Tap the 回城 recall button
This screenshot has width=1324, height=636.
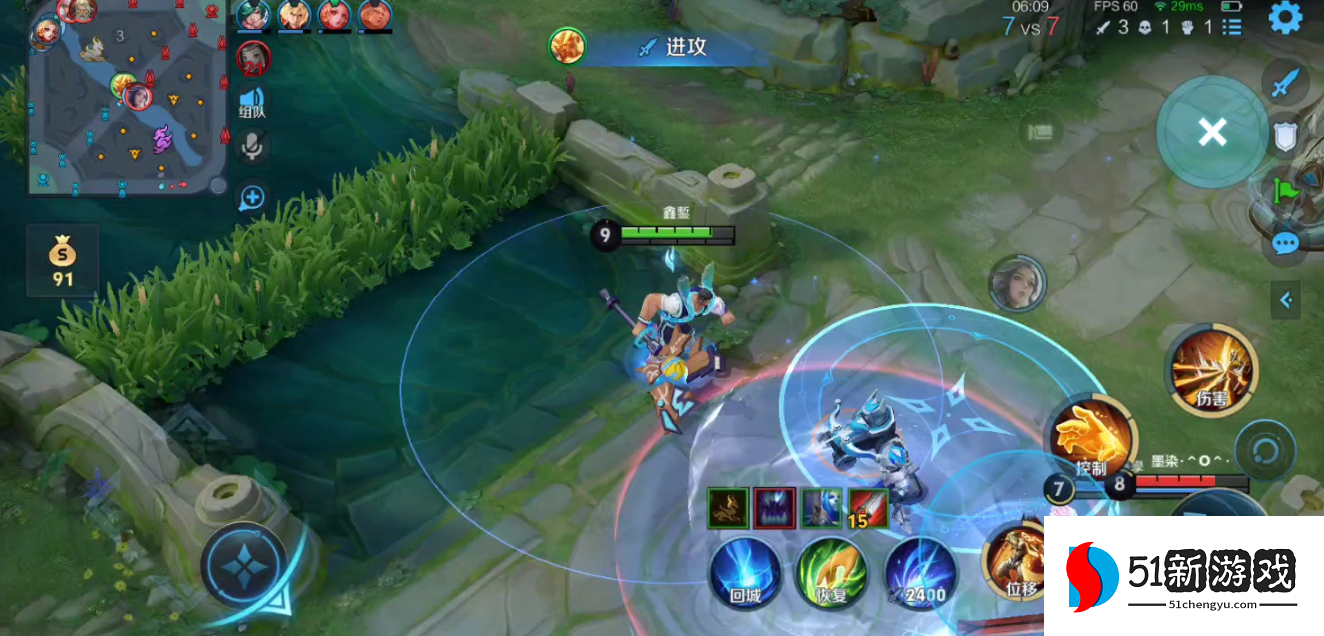point(746,573)
